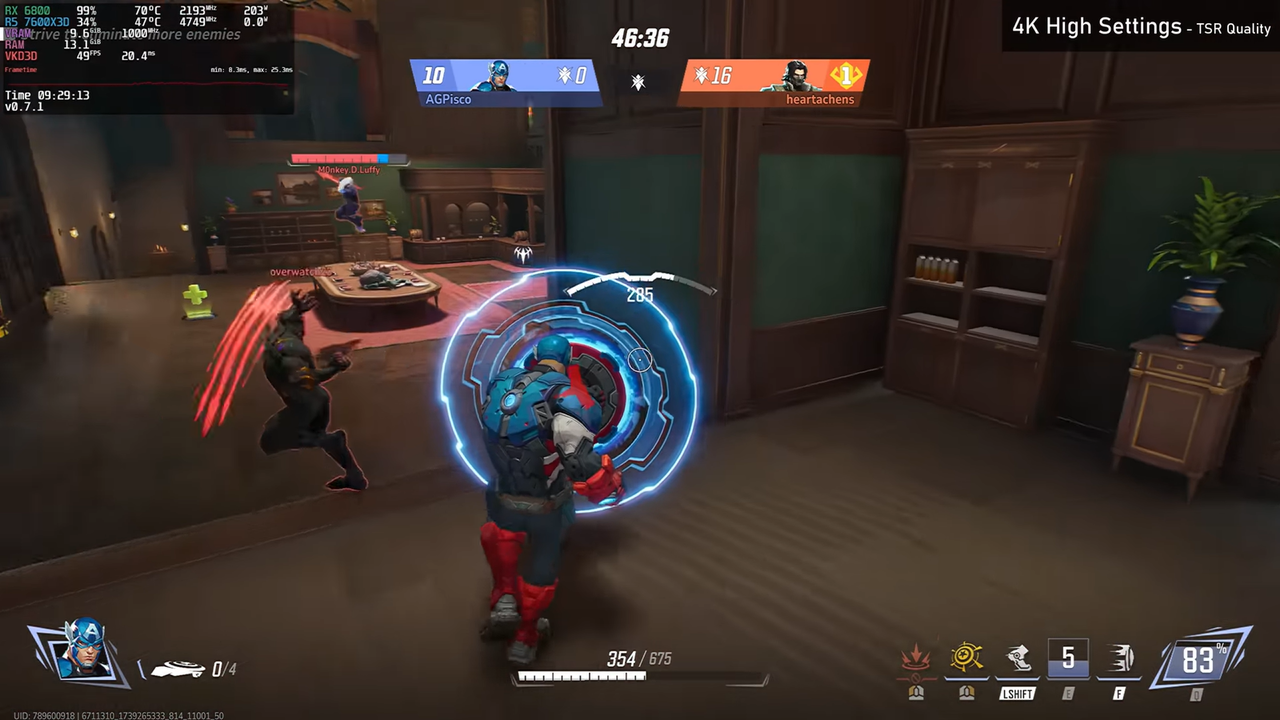
Task: Select heartachens' orange player scorecard
Action: tap(774, 81)
